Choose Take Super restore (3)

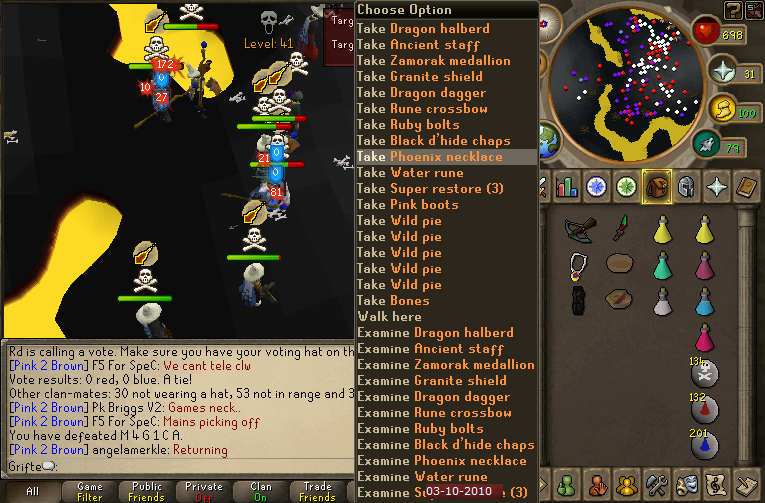point(429,189)
